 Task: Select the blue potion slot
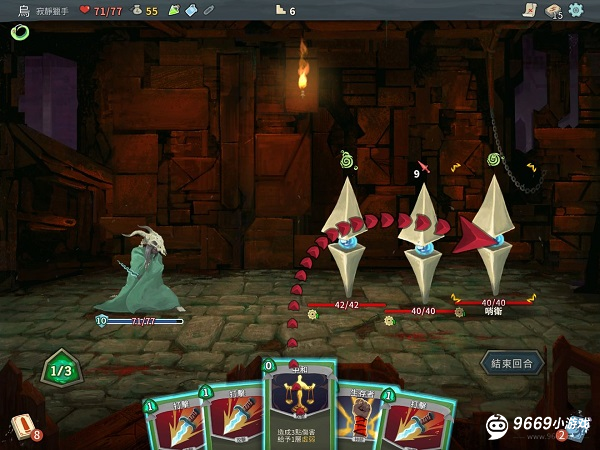190,10
